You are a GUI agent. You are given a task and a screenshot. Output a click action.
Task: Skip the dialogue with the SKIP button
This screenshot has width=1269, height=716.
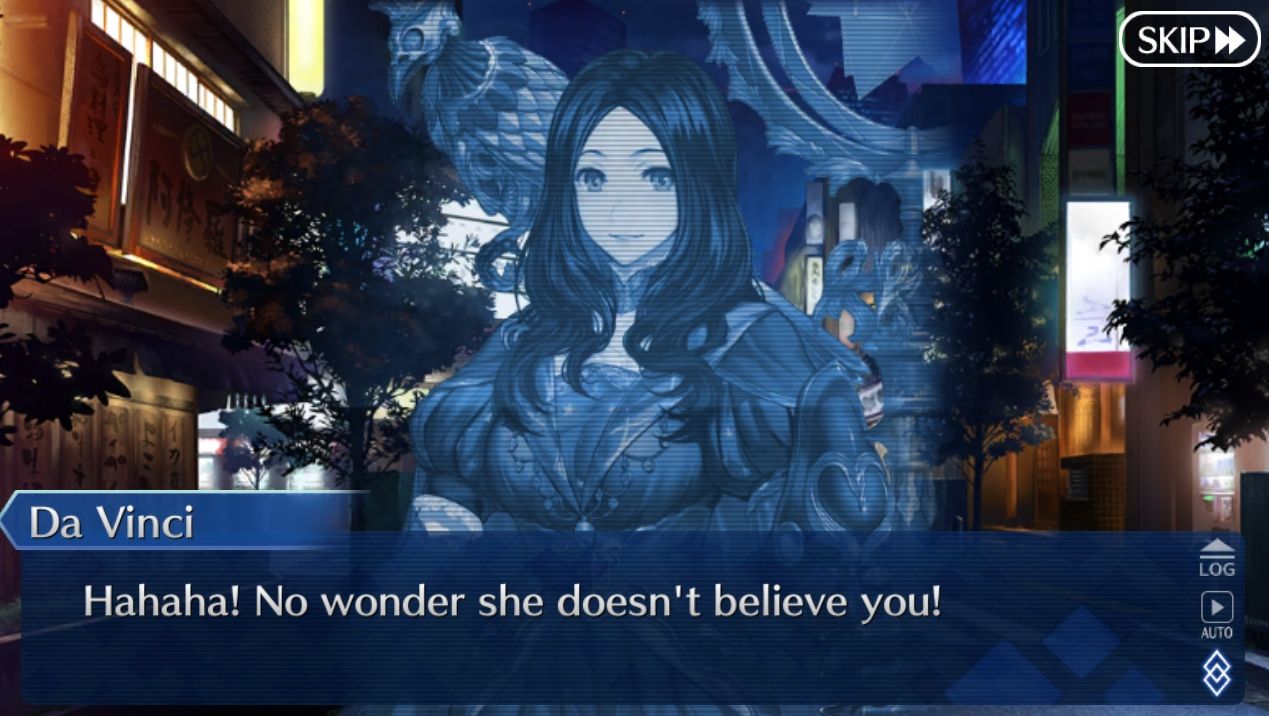1189,40
